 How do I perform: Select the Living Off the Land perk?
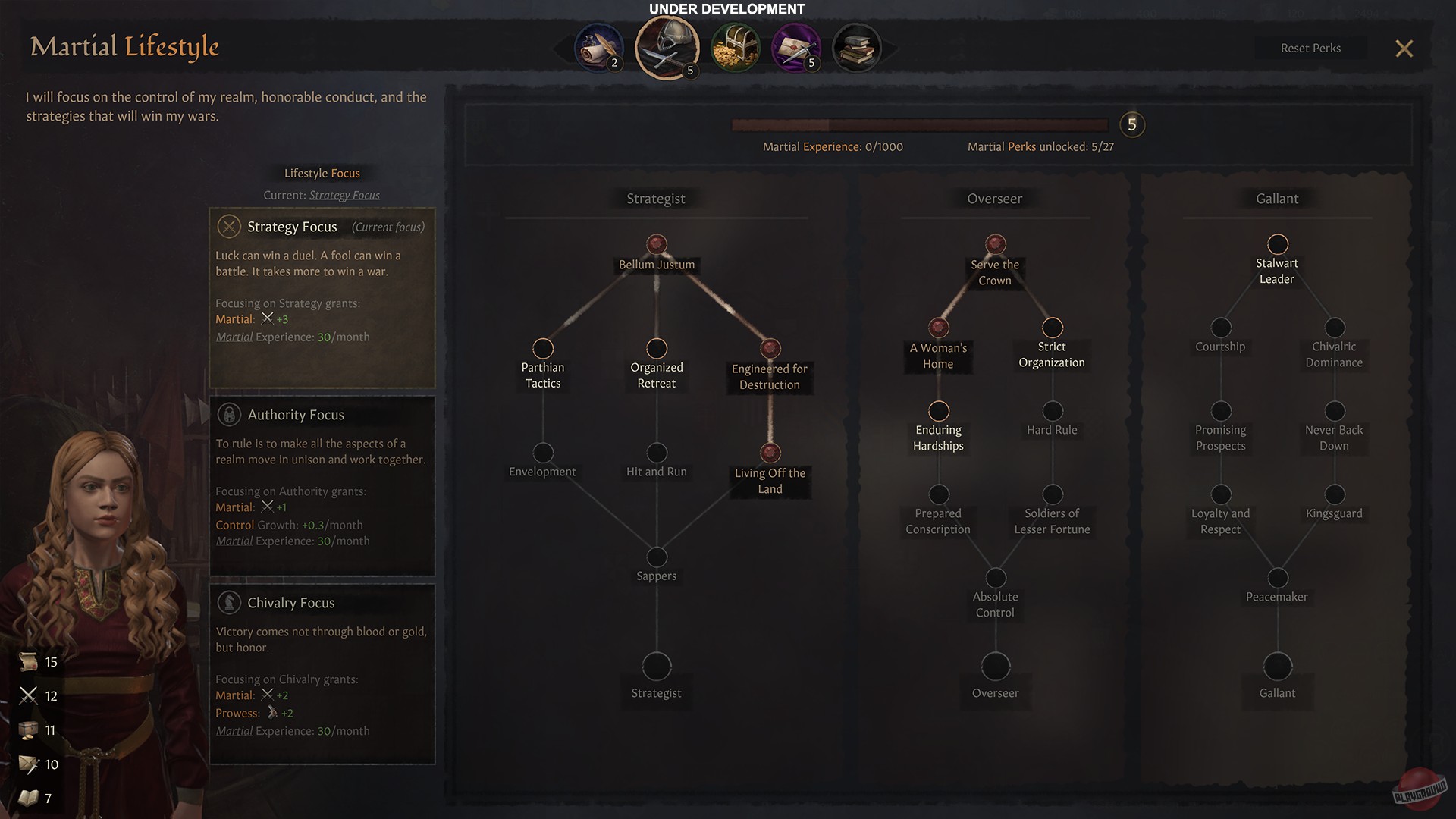pyautogui.click(x=770, y=453)
